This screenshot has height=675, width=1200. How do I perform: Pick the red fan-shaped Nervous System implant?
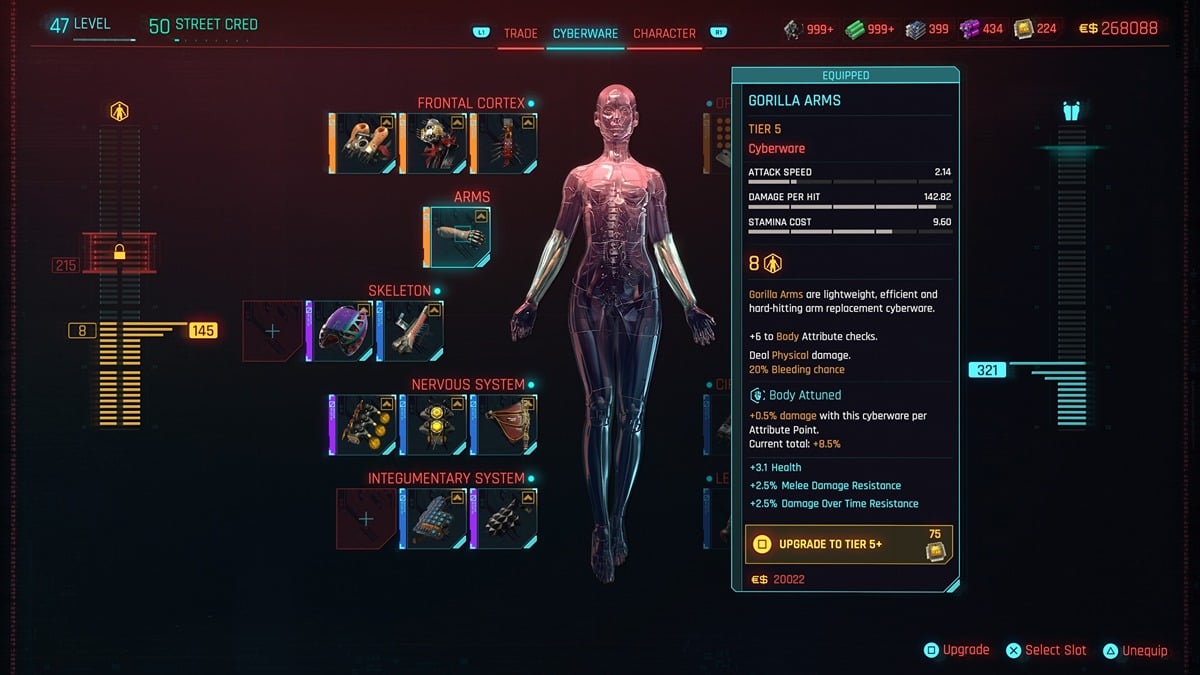[x=505, y=425]
